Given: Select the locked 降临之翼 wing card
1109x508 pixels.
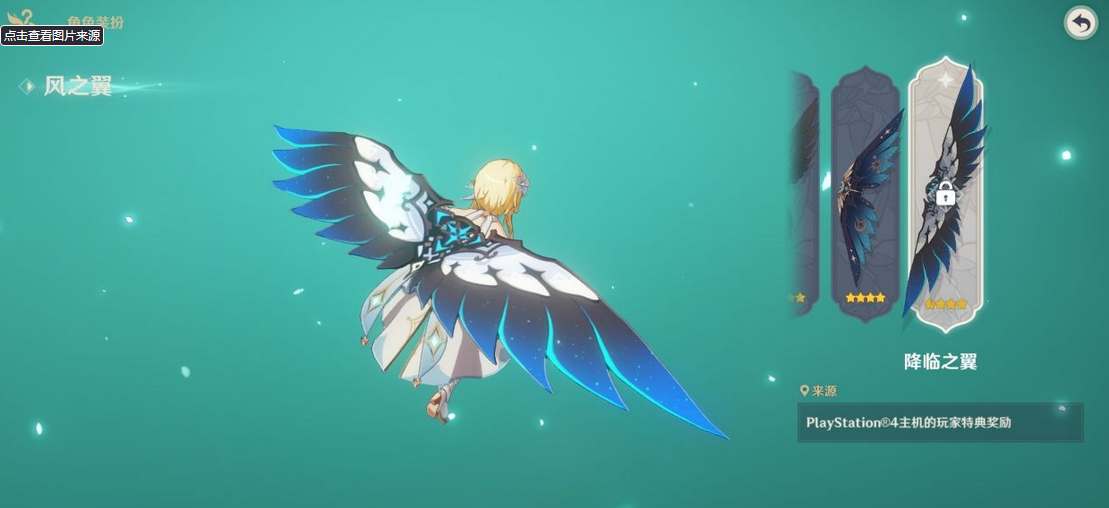Looking at the screenshot, I should 945,193.
